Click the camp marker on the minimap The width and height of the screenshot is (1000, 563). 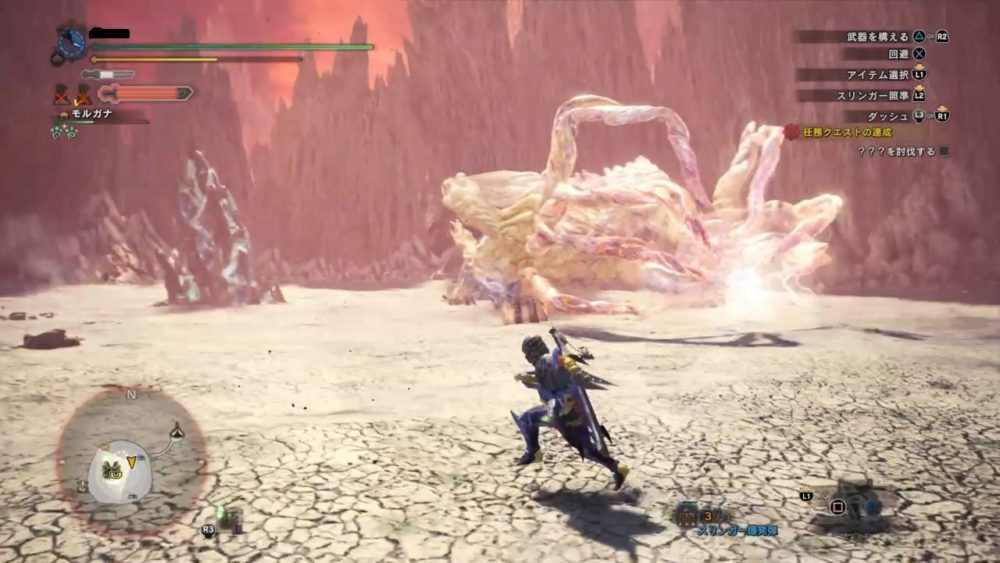pos(177,430)
